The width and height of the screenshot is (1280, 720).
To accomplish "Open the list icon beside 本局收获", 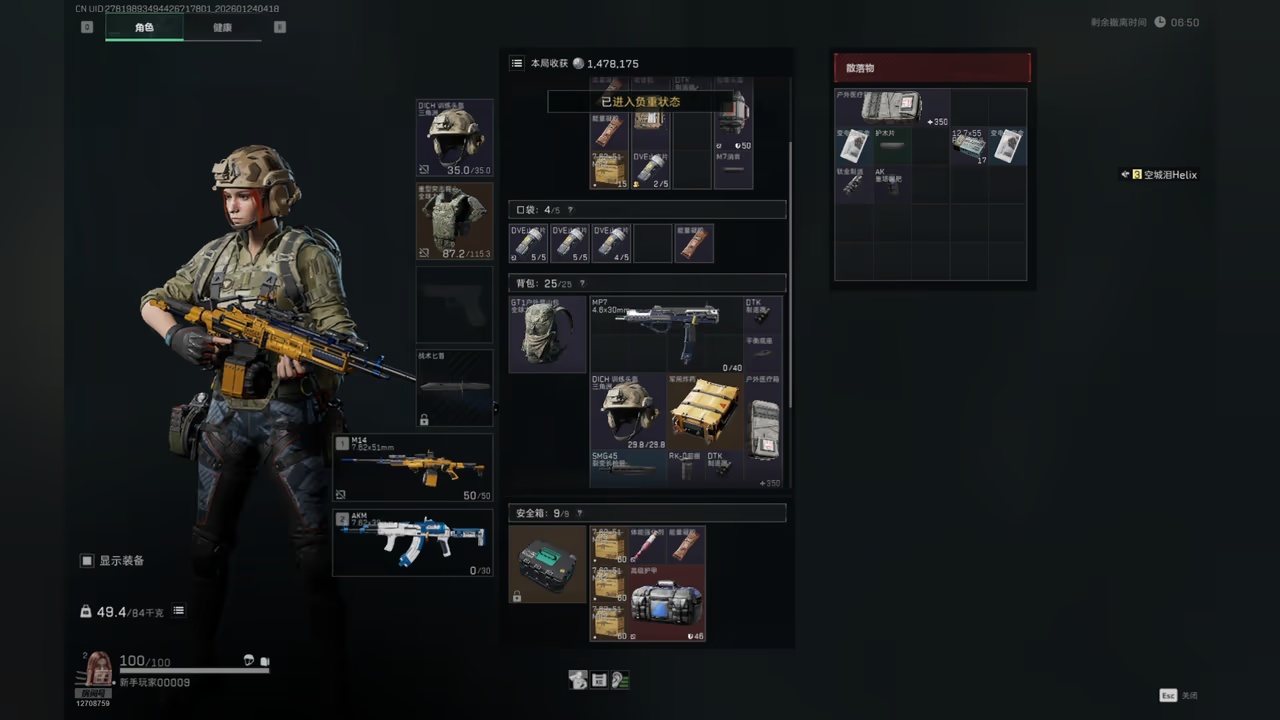I will 517,63.
